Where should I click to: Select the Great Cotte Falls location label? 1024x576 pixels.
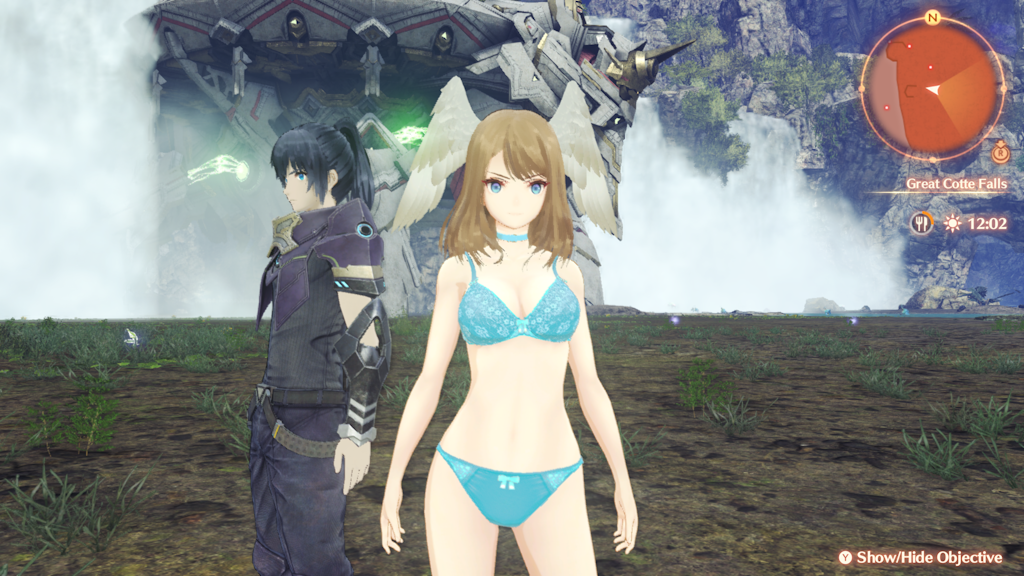pos(956,184)
